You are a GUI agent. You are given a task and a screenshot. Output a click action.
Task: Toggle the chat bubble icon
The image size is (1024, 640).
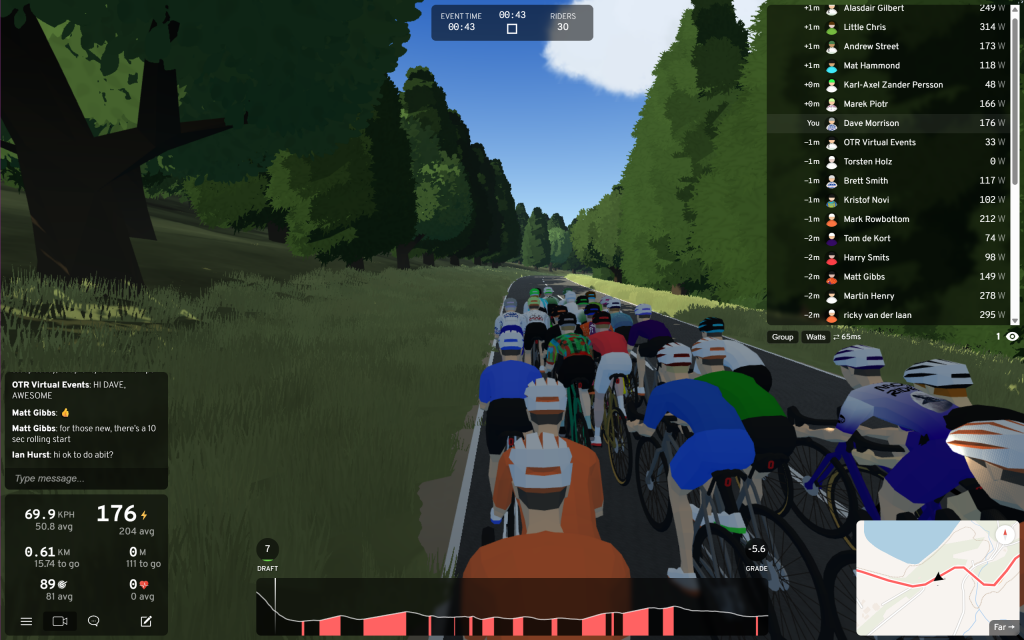point(94,621)
